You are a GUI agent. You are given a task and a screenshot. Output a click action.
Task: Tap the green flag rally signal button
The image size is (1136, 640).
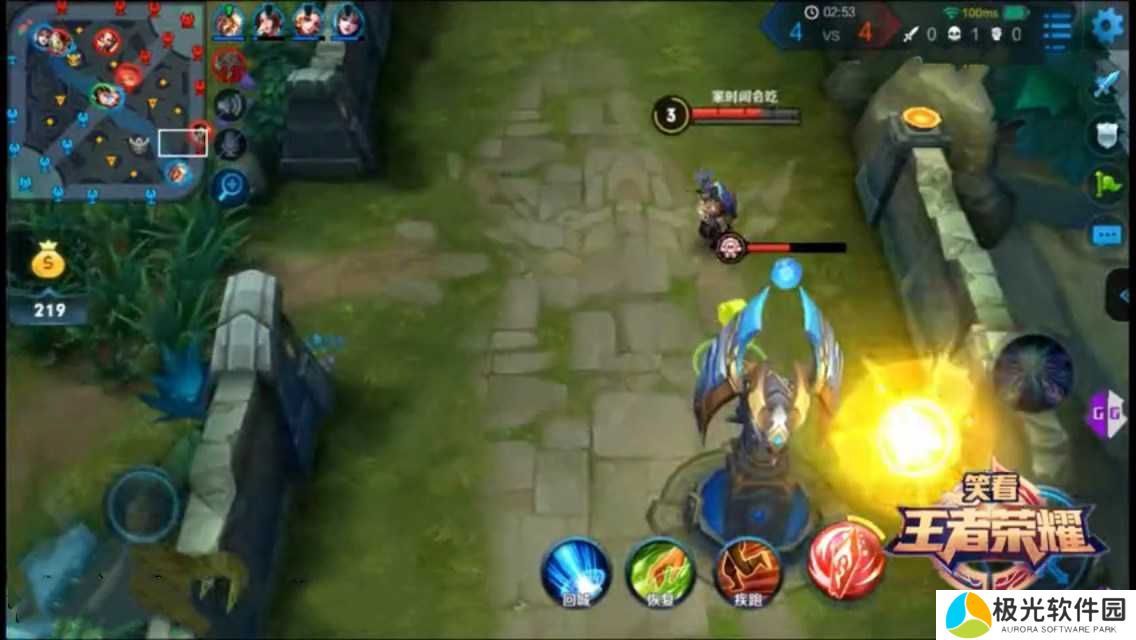1105,185
